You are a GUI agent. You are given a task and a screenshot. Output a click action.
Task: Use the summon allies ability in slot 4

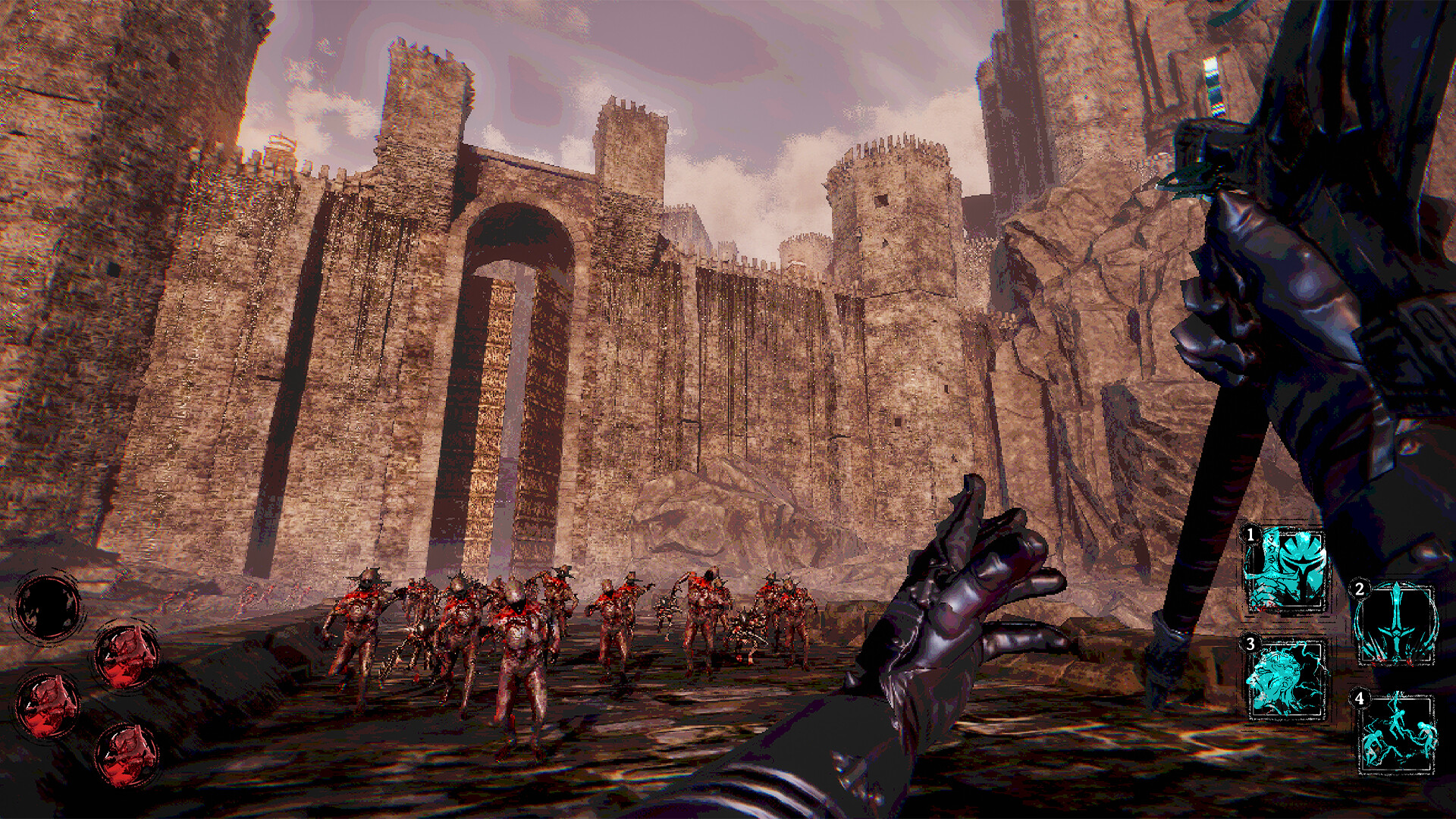click(x=1398, y=733)
